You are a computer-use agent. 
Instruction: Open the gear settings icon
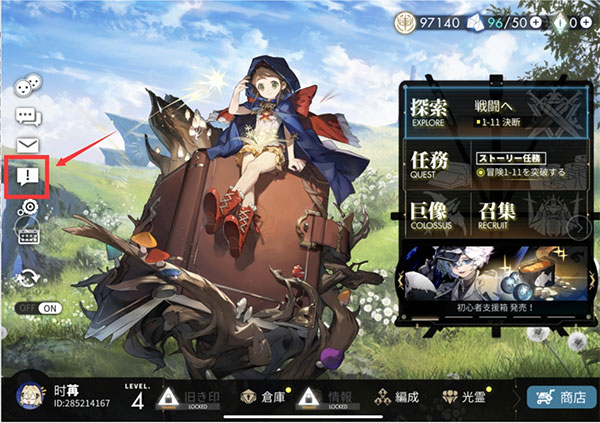click(28, 207)
